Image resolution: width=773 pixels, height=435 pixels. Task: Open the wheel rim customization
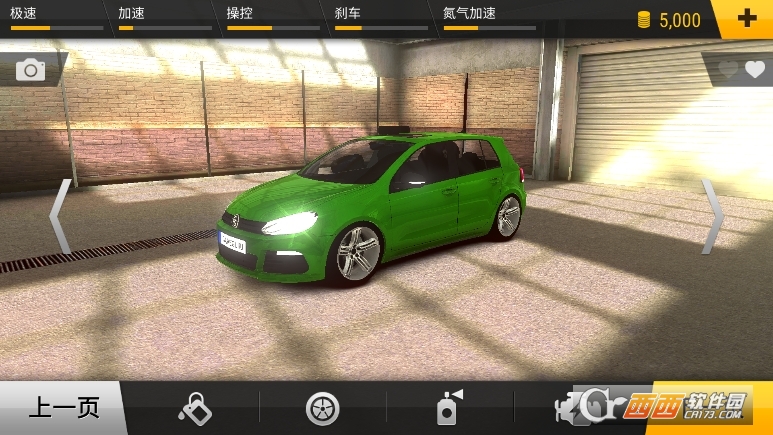pos(322,408)
